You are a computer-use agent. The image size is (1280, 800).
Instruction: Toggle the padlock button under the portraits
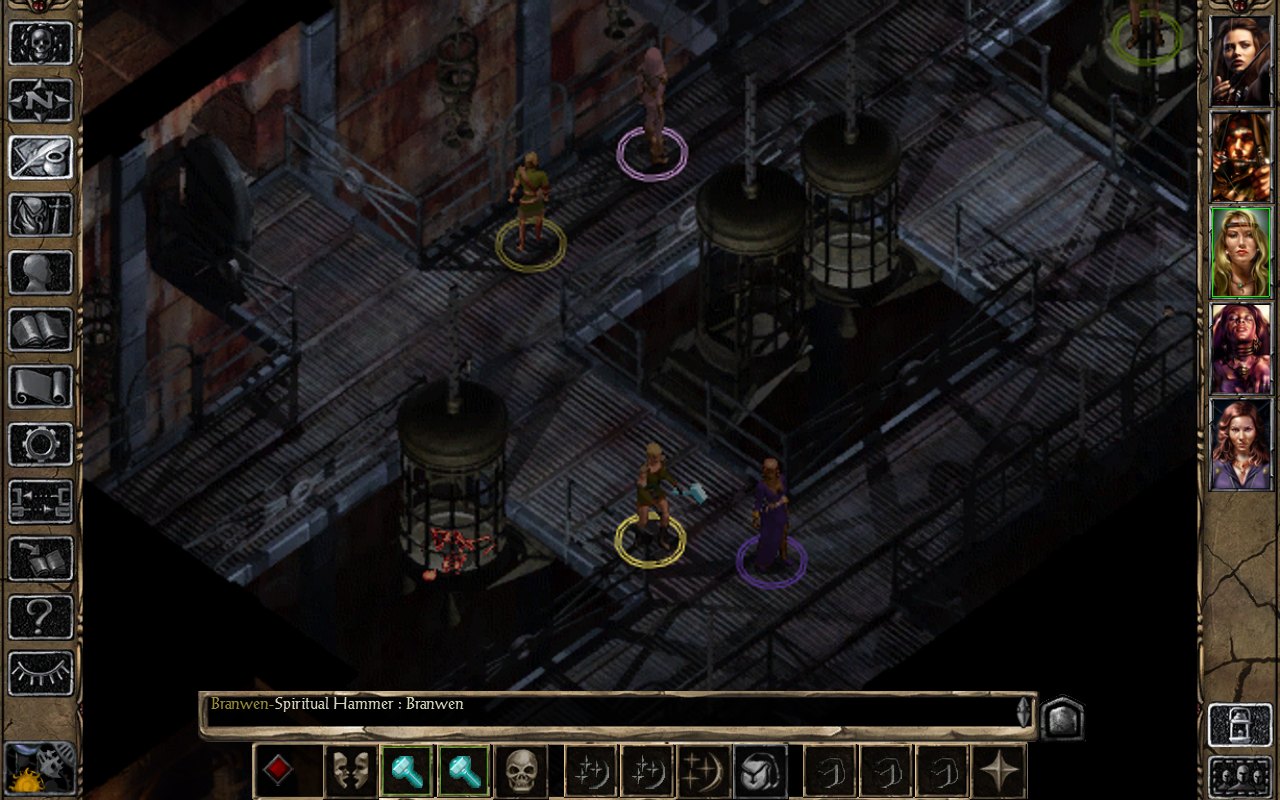pos(1240,724)
